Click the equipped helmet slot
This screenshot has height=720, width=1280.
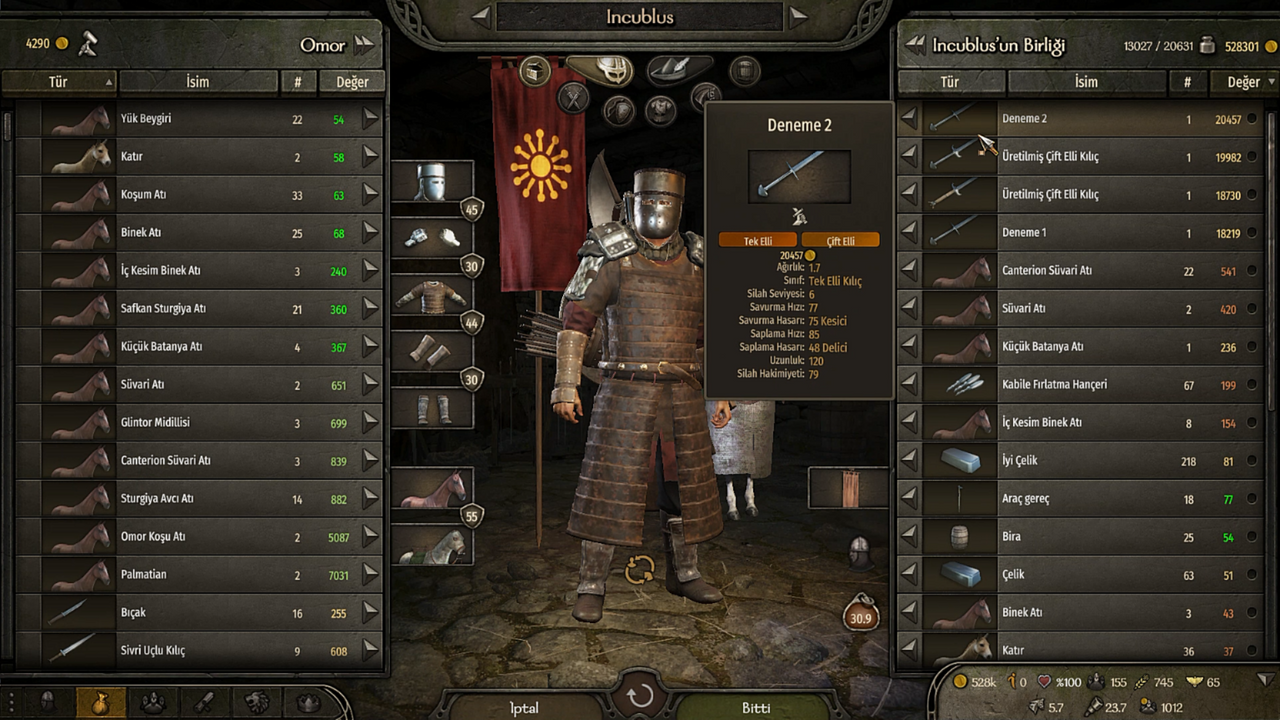coord(432,183)
